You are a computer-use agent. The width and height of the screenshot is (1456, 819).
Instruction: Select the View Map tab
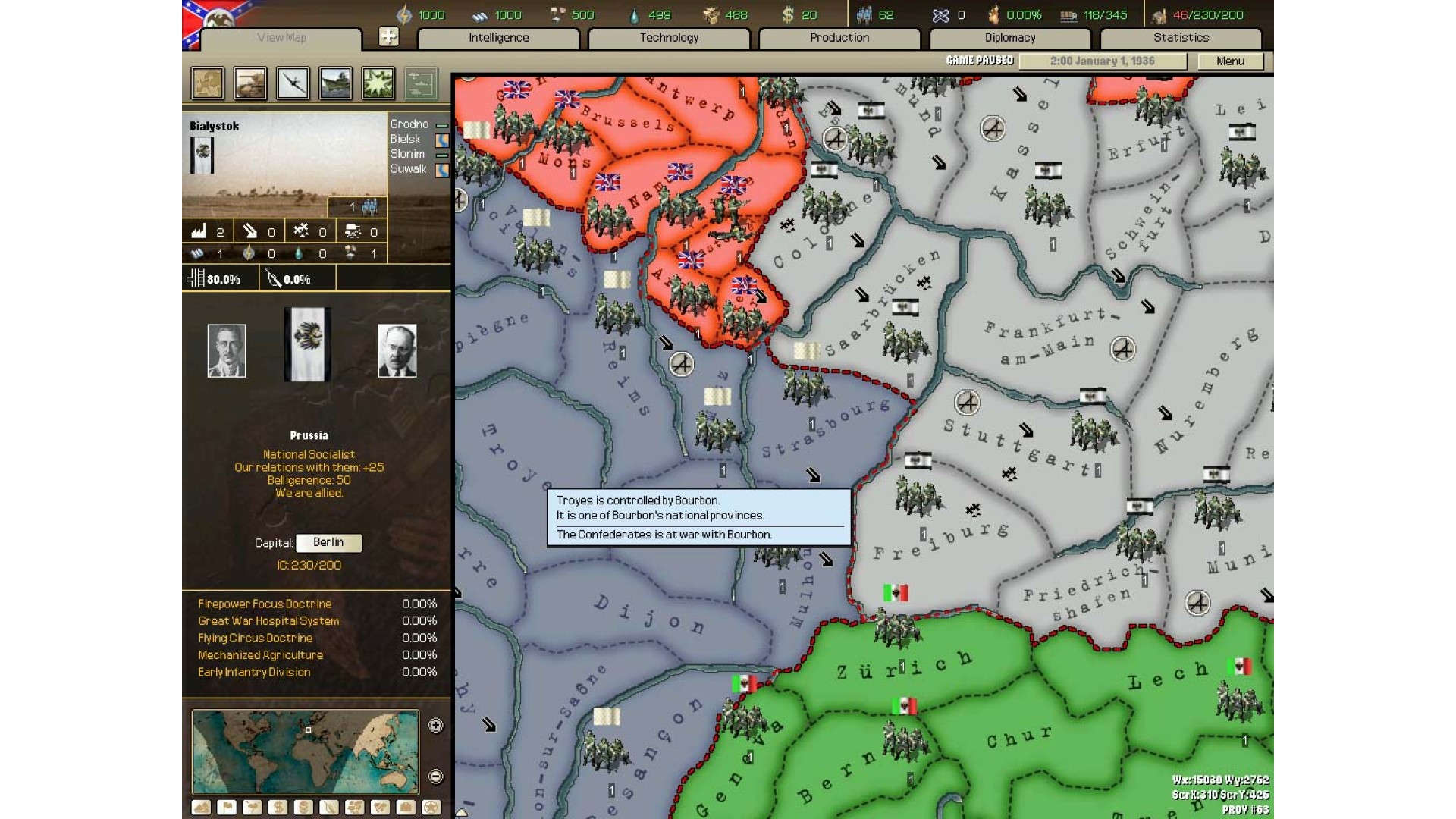281,38
